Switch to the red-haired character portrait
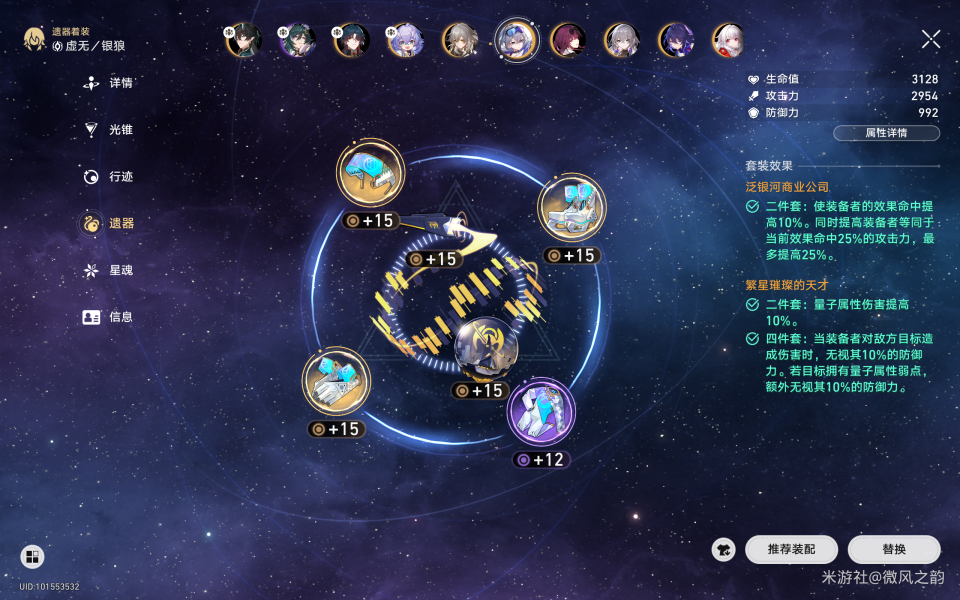960x600 pixels. coord(569,40)
